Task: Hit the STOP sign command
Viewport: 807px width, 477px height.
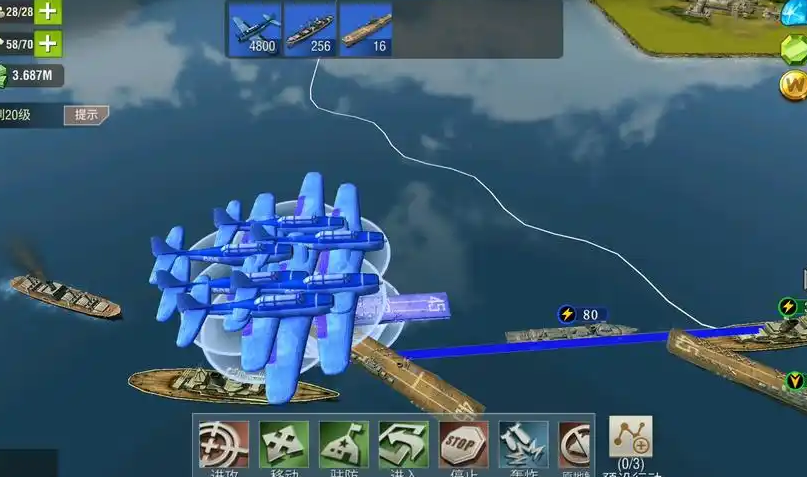Action: pos(463,444)
